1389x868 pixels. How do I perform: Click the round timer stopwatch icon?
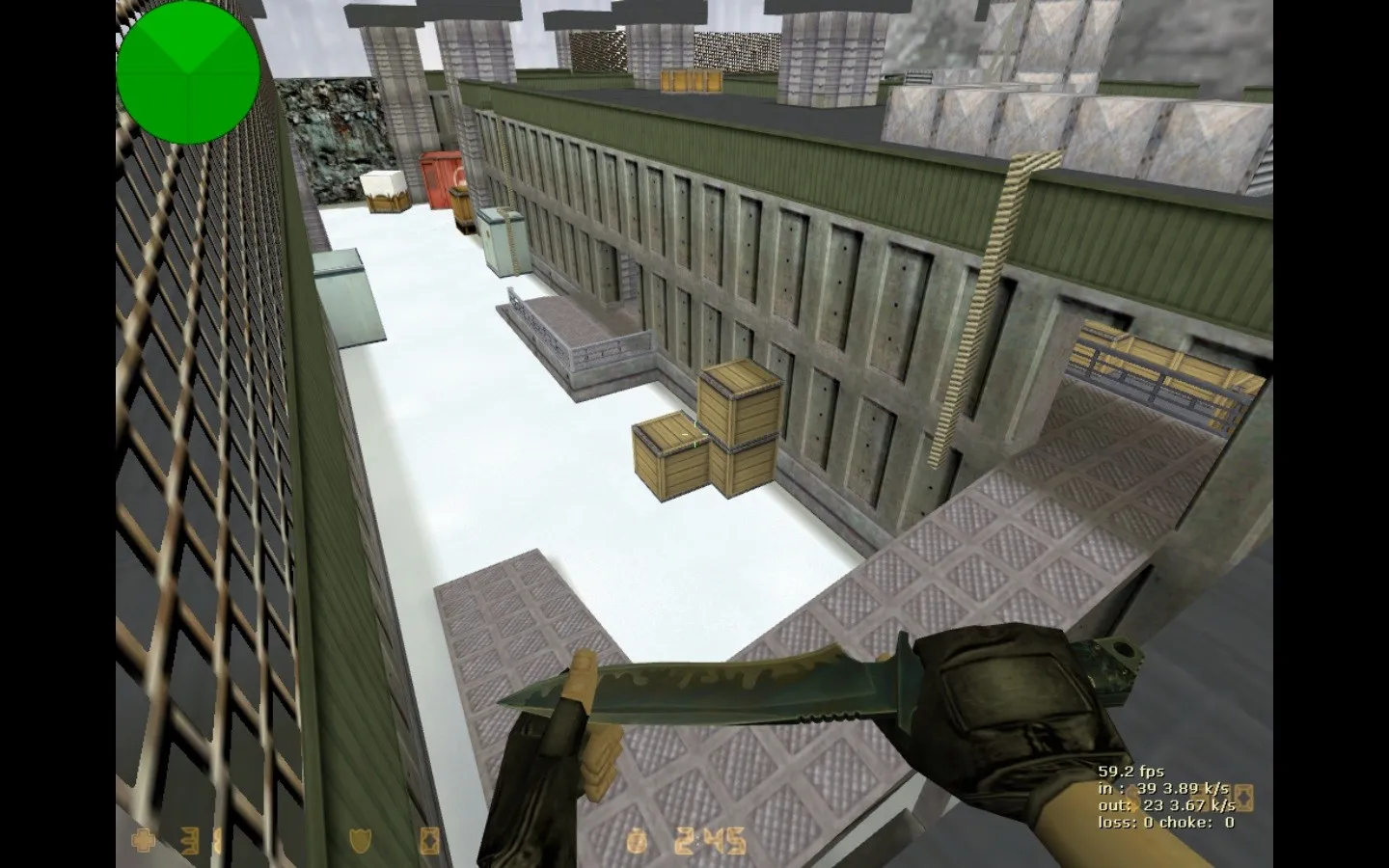[x=638, y=840]
